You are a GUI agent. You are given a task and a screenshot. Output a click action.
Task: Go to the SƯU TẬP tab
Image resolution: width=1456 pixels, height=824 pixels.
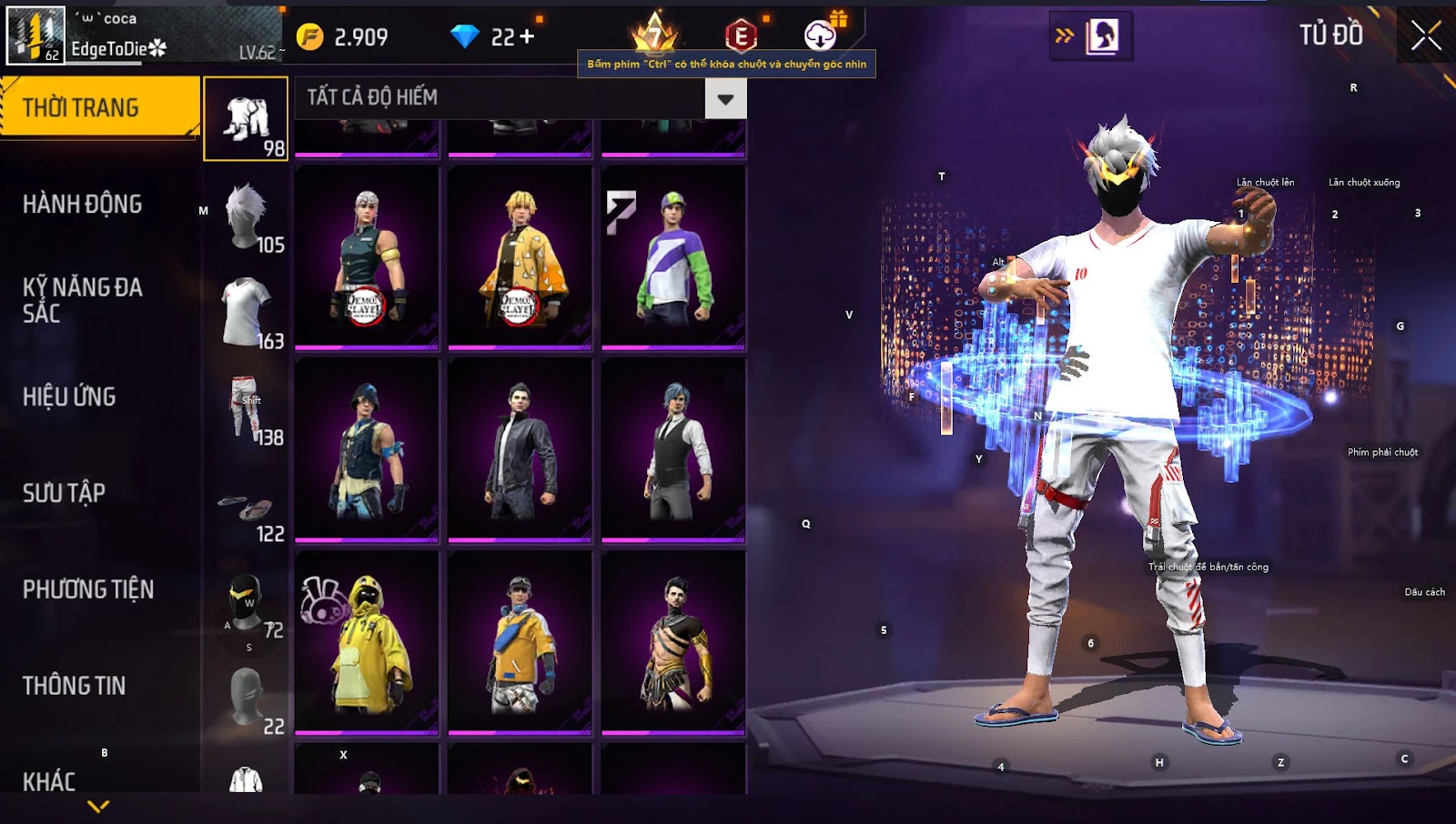(x=64, y=493)
